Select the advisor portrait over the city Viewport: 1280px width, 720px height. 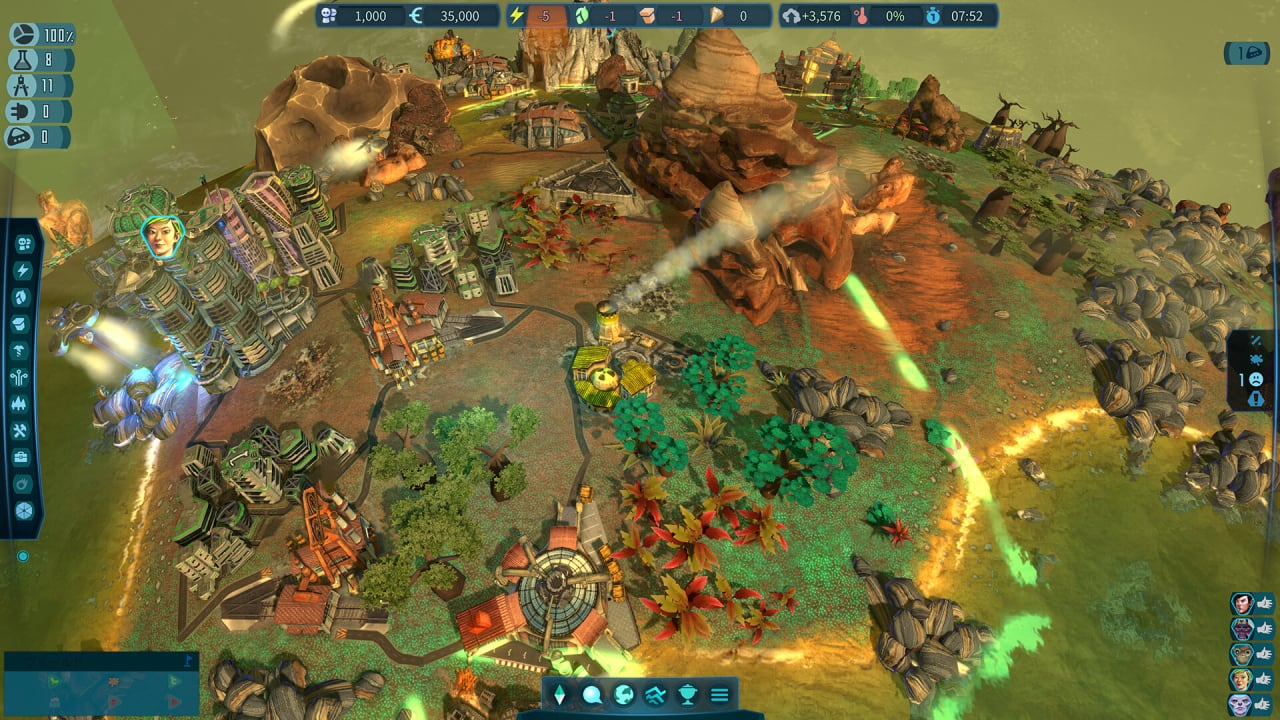tap(161, 236)
